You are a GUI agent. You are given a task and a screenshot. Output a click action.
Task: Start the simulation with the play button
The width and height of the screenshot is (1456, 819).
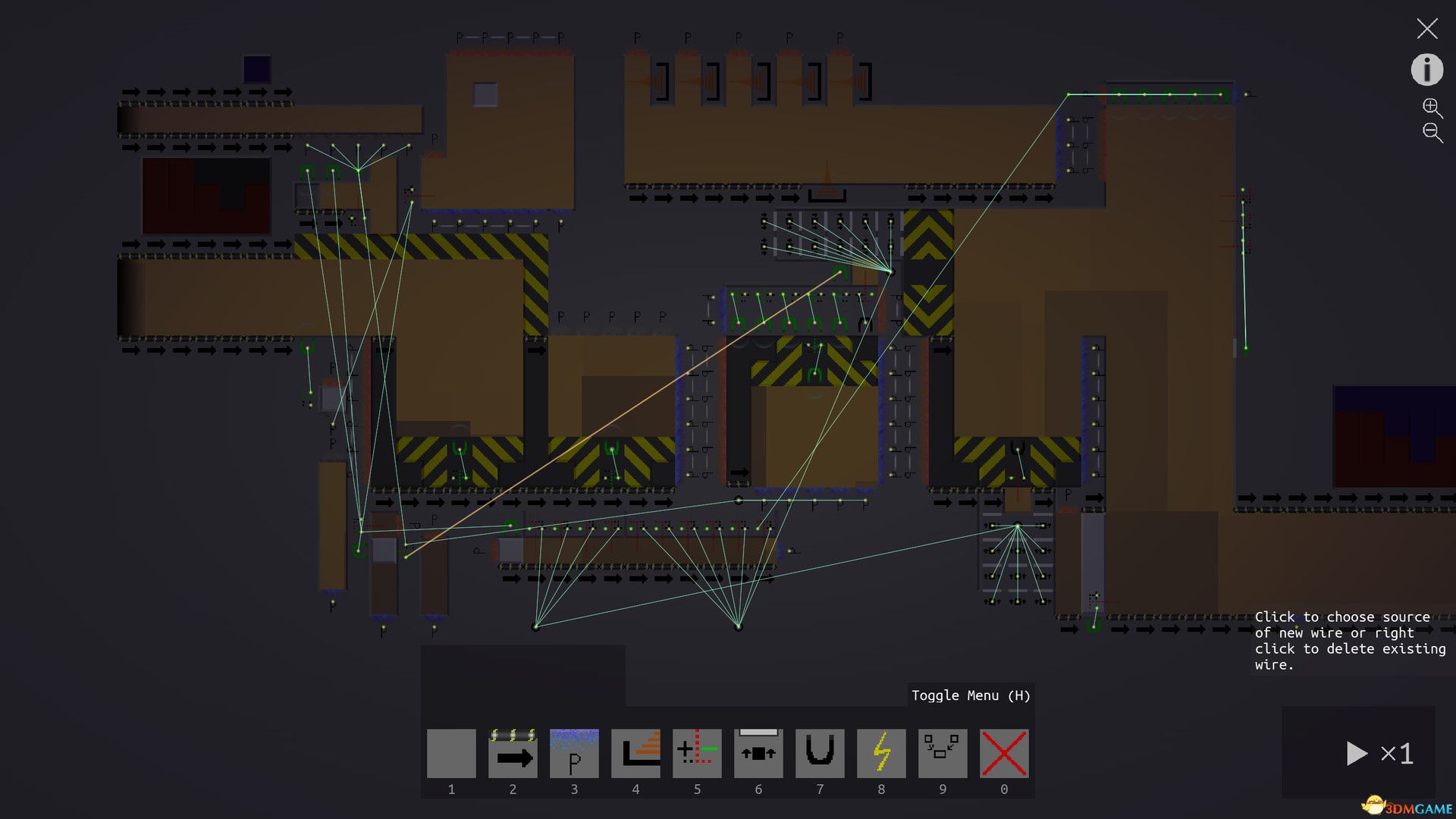1357,753
